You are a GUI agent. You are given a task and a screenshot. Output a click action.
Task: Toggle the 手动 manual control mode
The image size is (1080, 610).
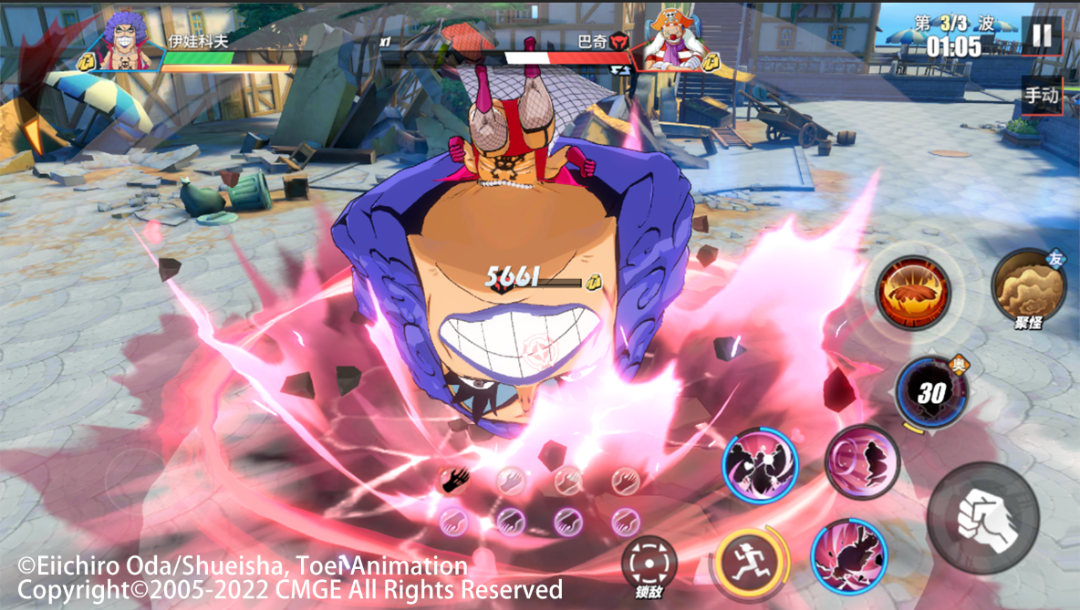point(1041,96)
